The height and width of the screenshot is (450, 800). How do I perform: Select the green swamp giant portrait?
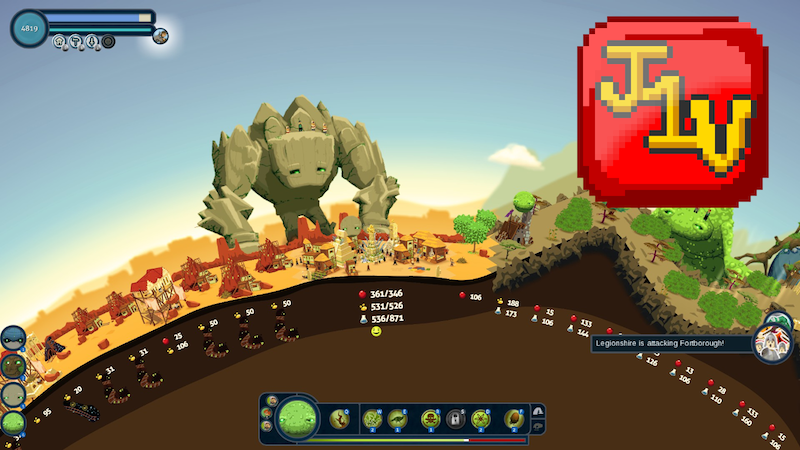pos(13,423)
